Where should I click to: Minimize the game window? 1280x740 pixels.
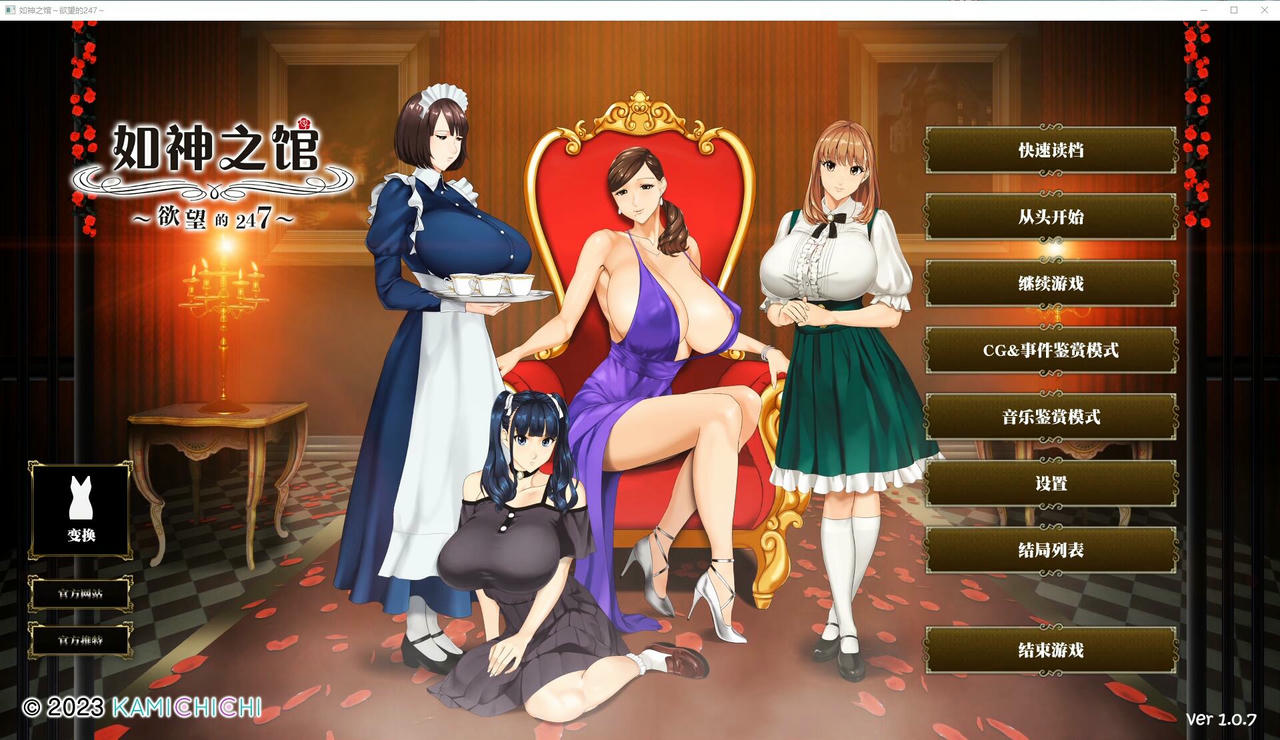(1203, 10)
